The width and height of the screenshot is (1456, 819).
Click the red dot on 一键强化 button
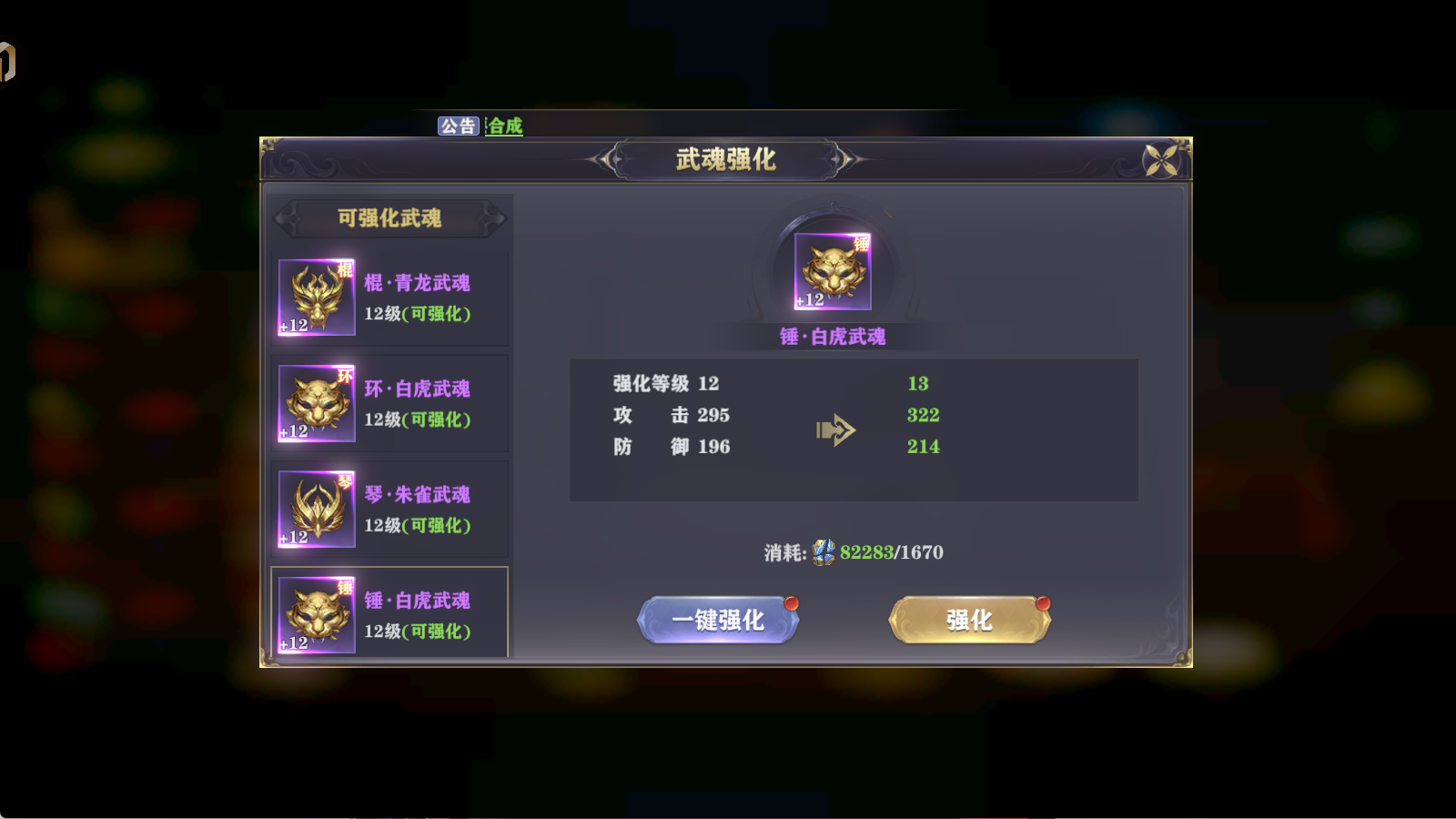[792, 601]
